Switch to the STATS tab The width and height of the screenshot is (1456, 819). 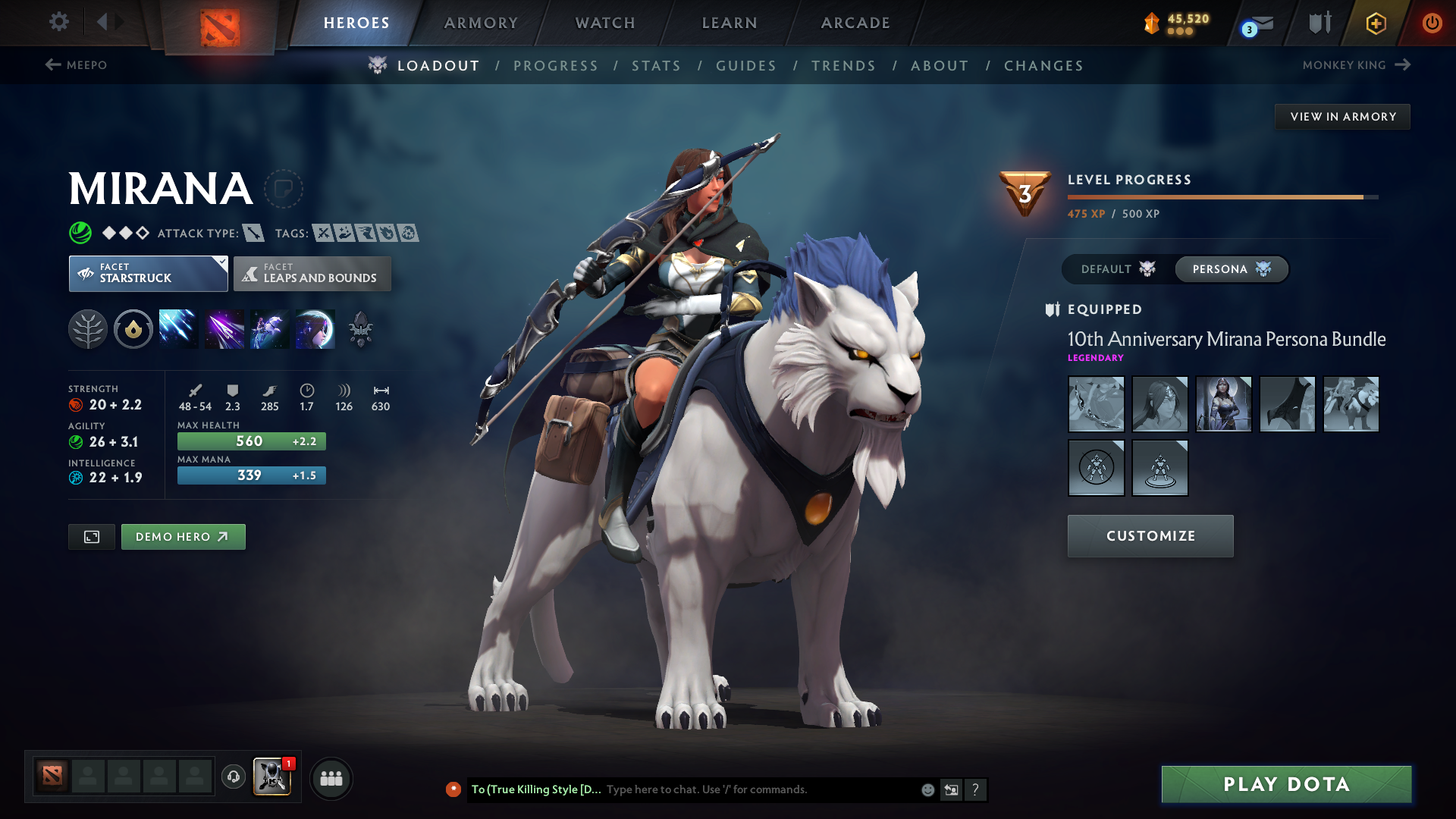coord(657,66)
